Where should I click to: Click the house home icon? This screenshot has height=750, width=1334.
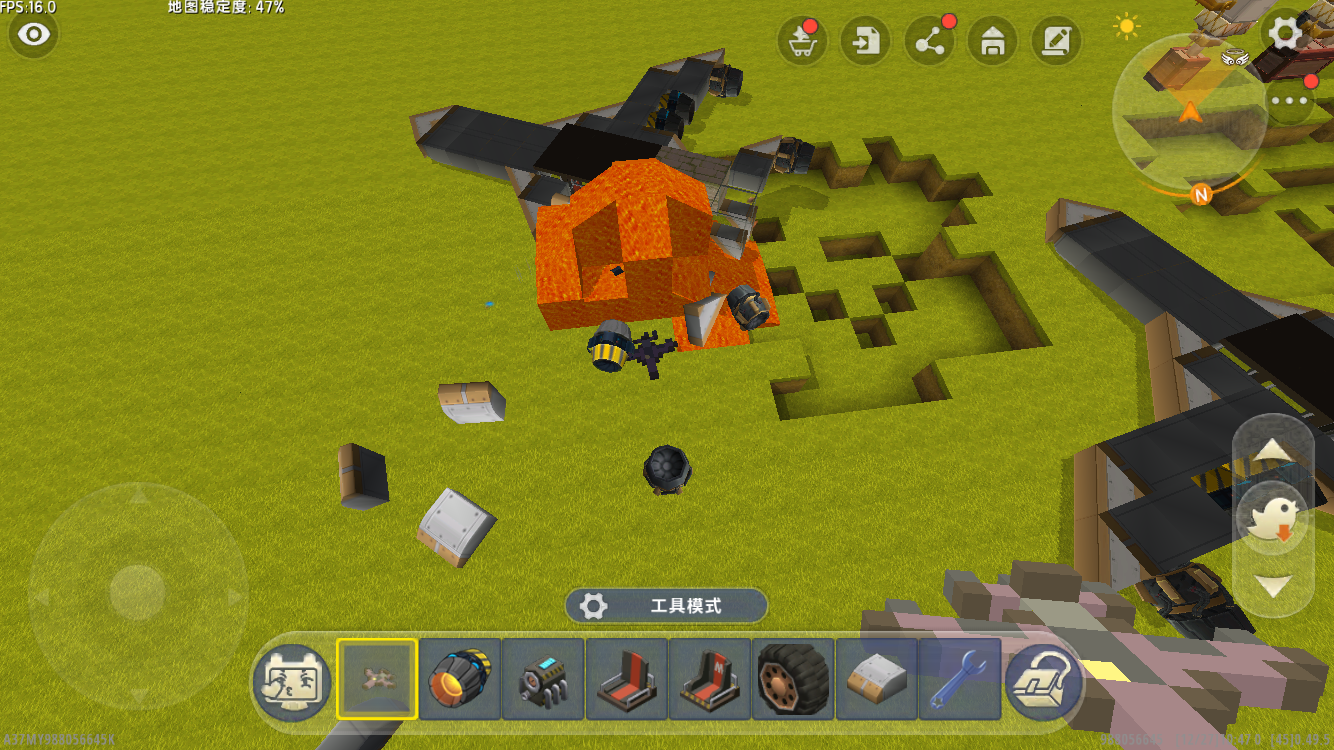click(x=993, y=41)
